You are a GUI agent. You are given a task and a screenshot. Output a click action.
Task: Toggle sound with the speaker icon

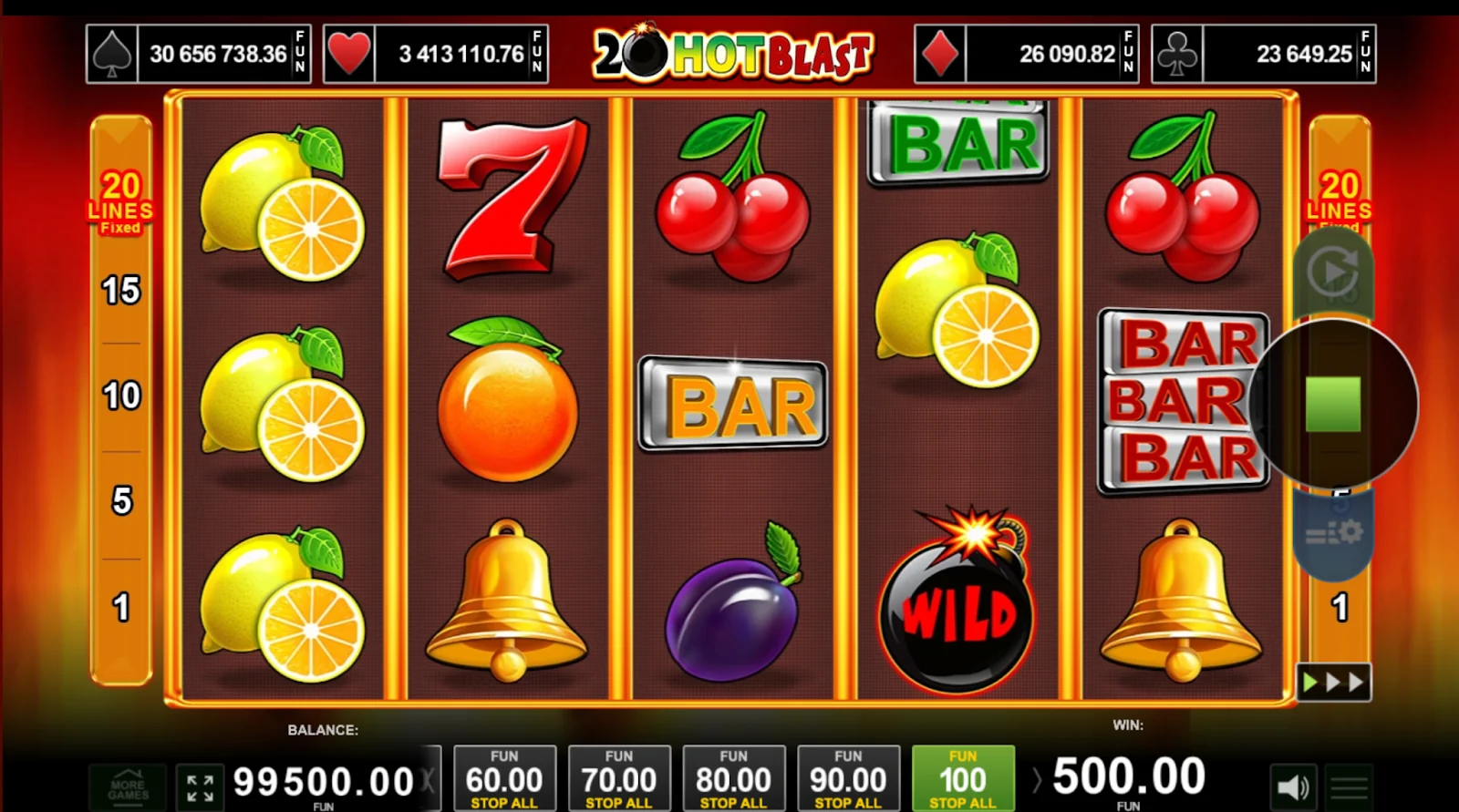[x=1293, y=786]
